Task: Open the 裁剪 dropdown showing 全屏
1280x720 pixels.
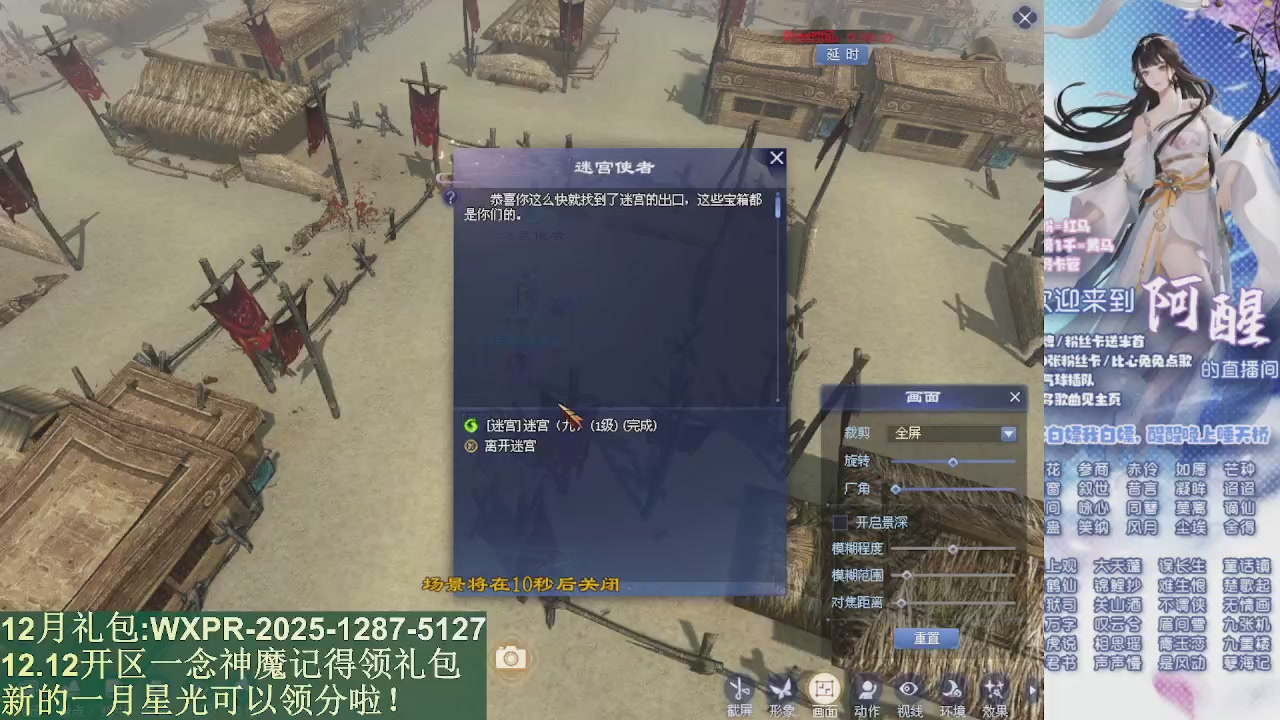Action: pyautogui.click(x=1008, y=433)
